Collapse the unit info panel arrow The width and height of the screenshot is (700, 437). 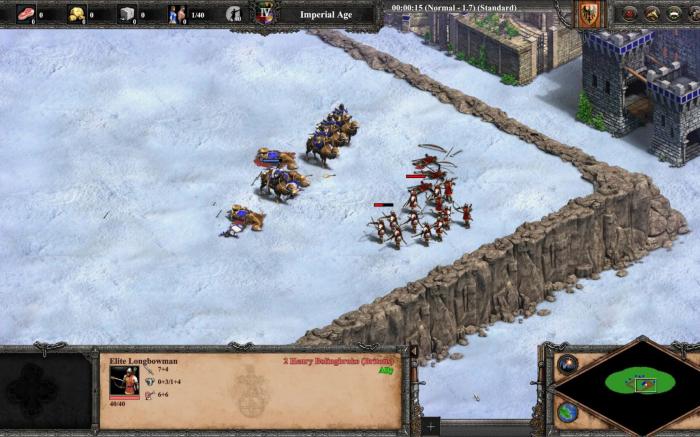coord(412,352)
